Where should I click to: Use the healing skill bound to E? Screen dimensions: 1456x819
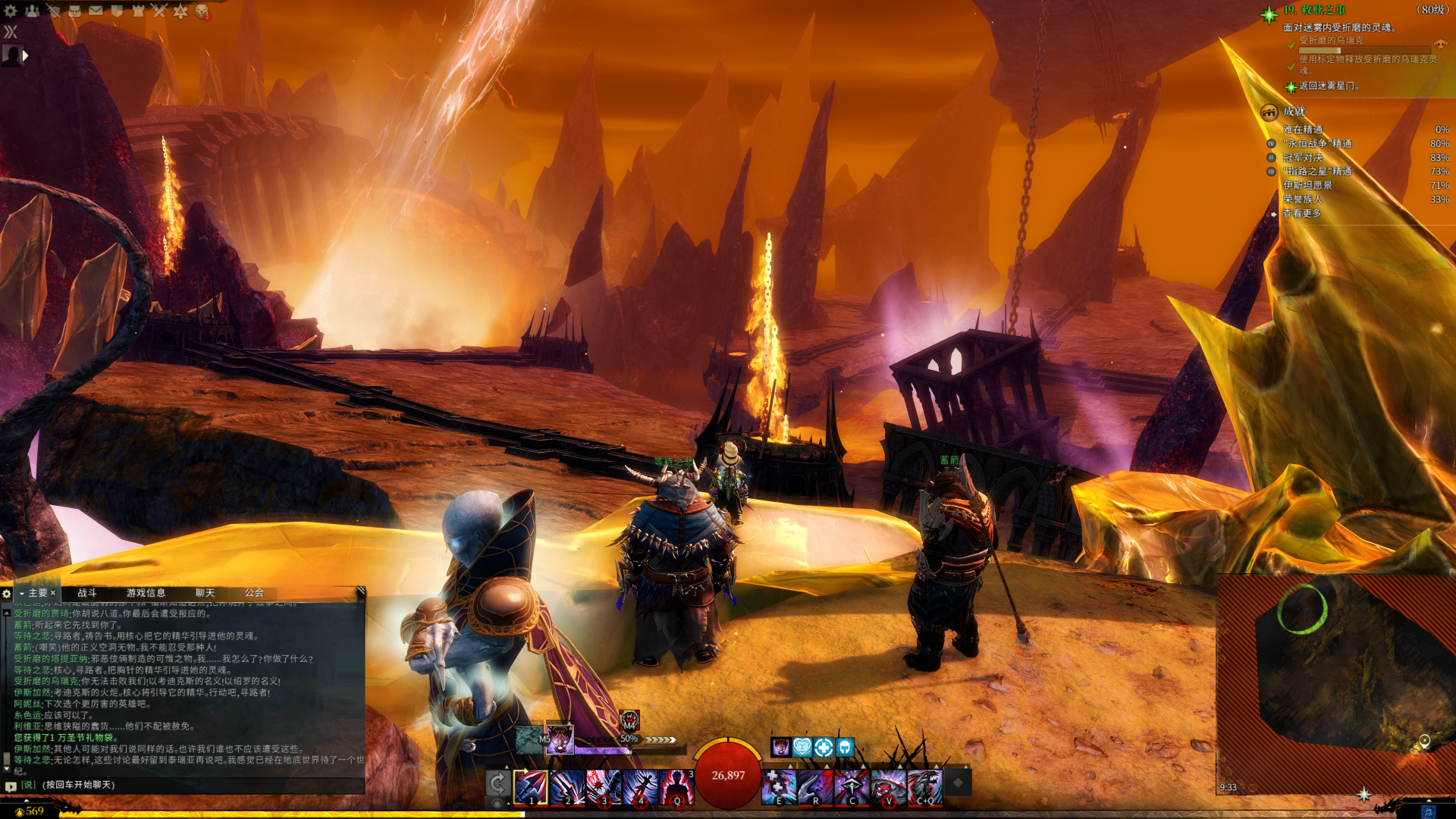pyautogui.click(x=778, y=787)
